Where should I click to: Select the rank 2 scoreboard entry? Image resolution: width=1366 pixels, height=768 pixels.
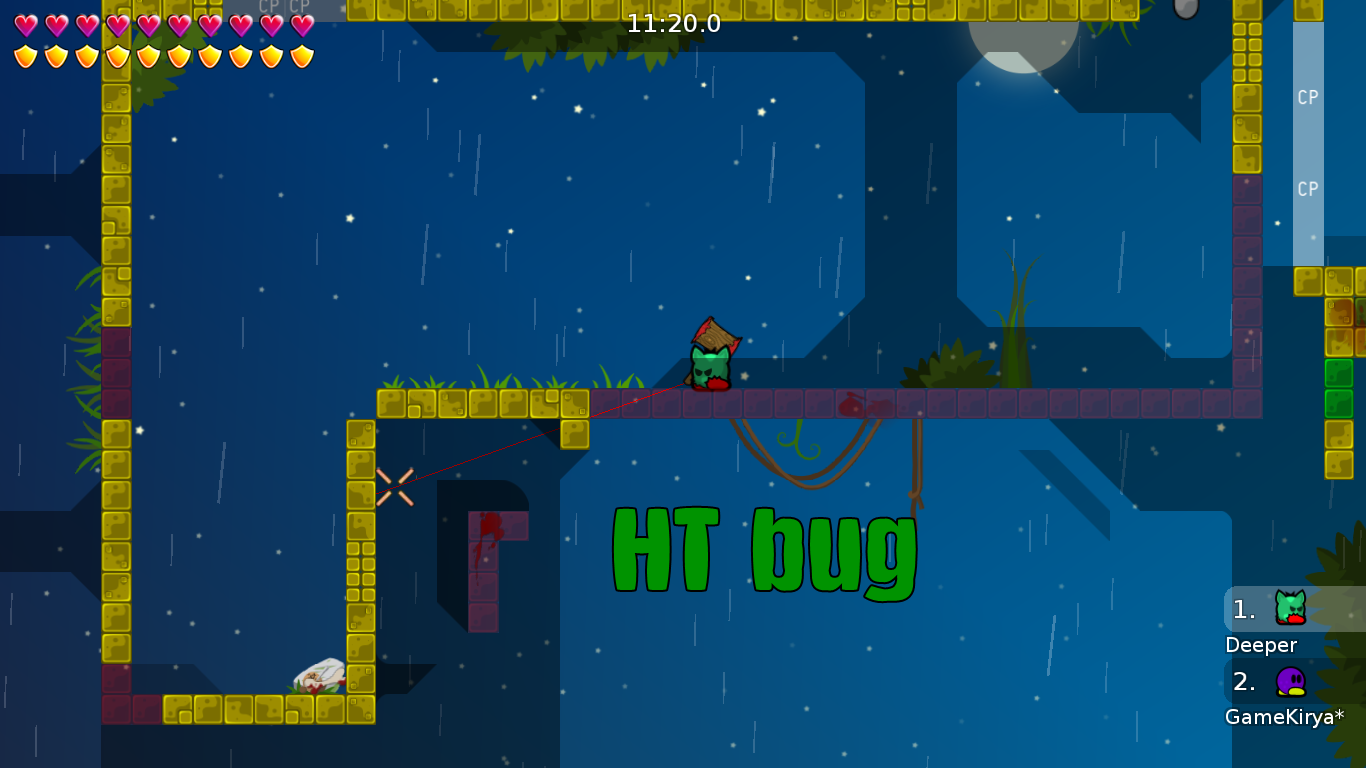point(1243,683)
